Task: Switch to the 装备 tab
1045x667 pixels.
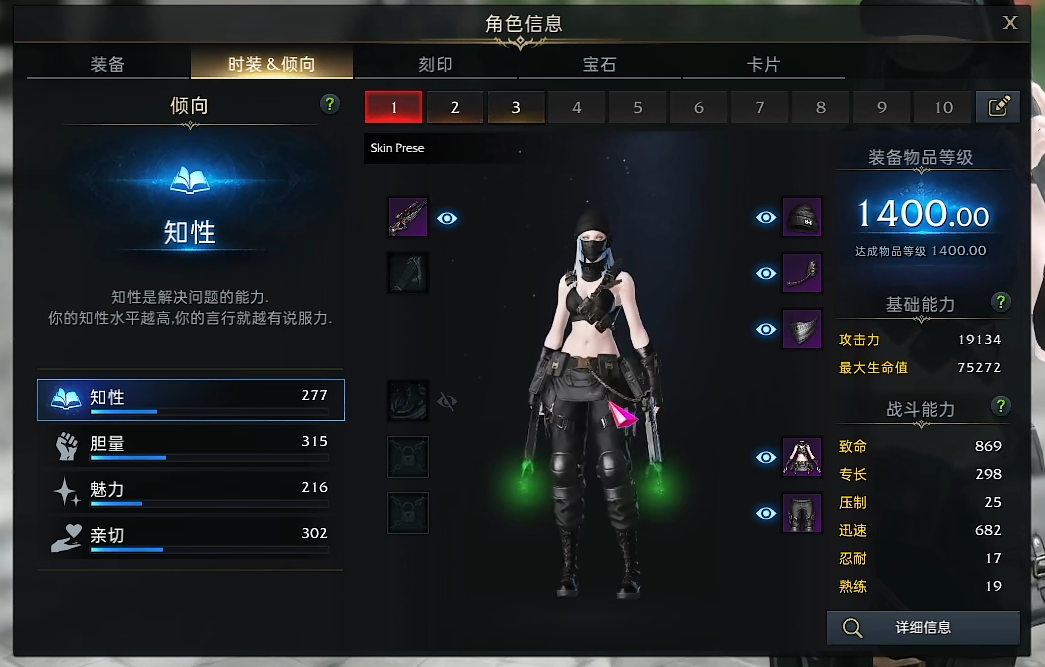Action: pyautogui.click(x=108, y=65)
